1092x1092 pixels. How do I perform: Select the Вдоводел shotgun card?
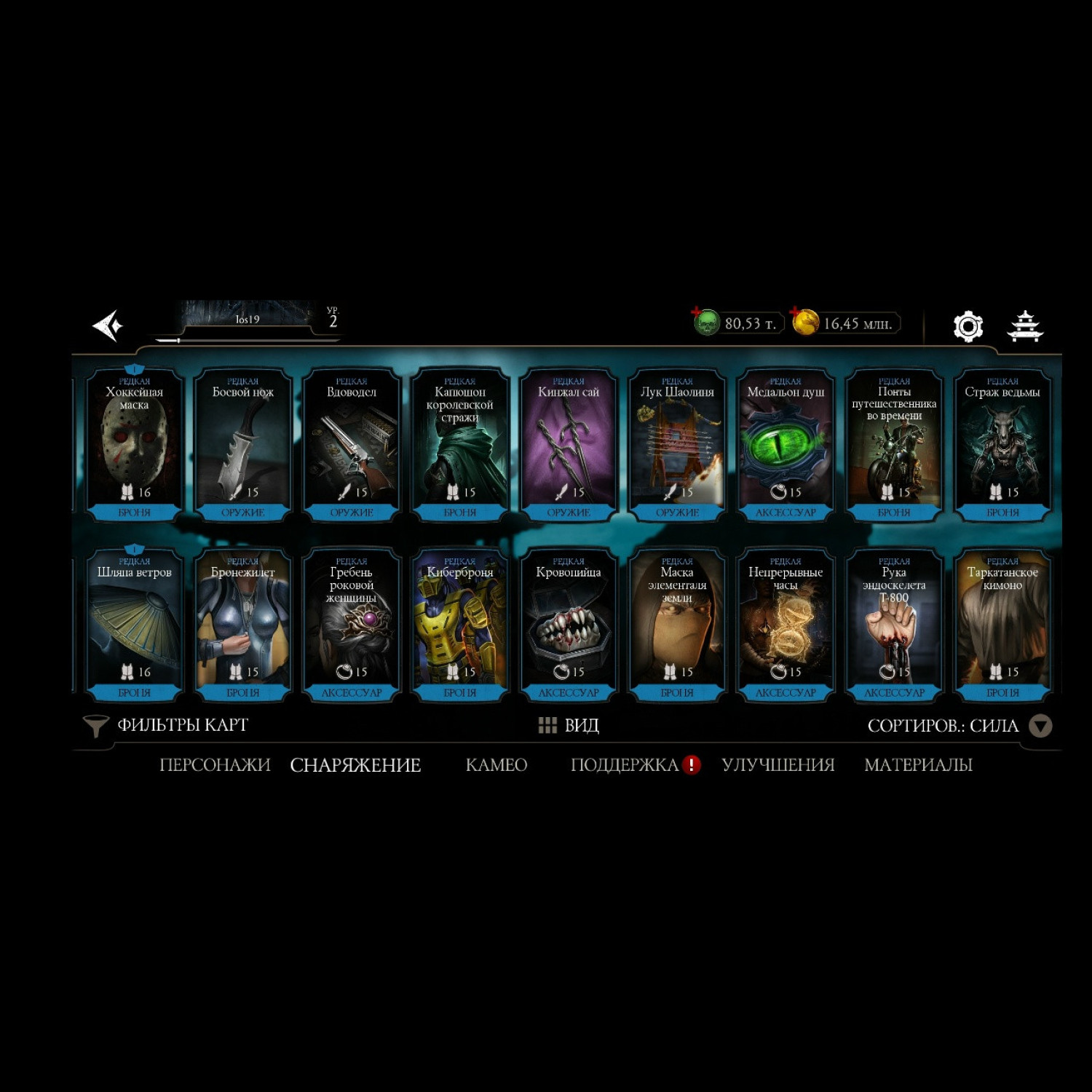point(352,446)
